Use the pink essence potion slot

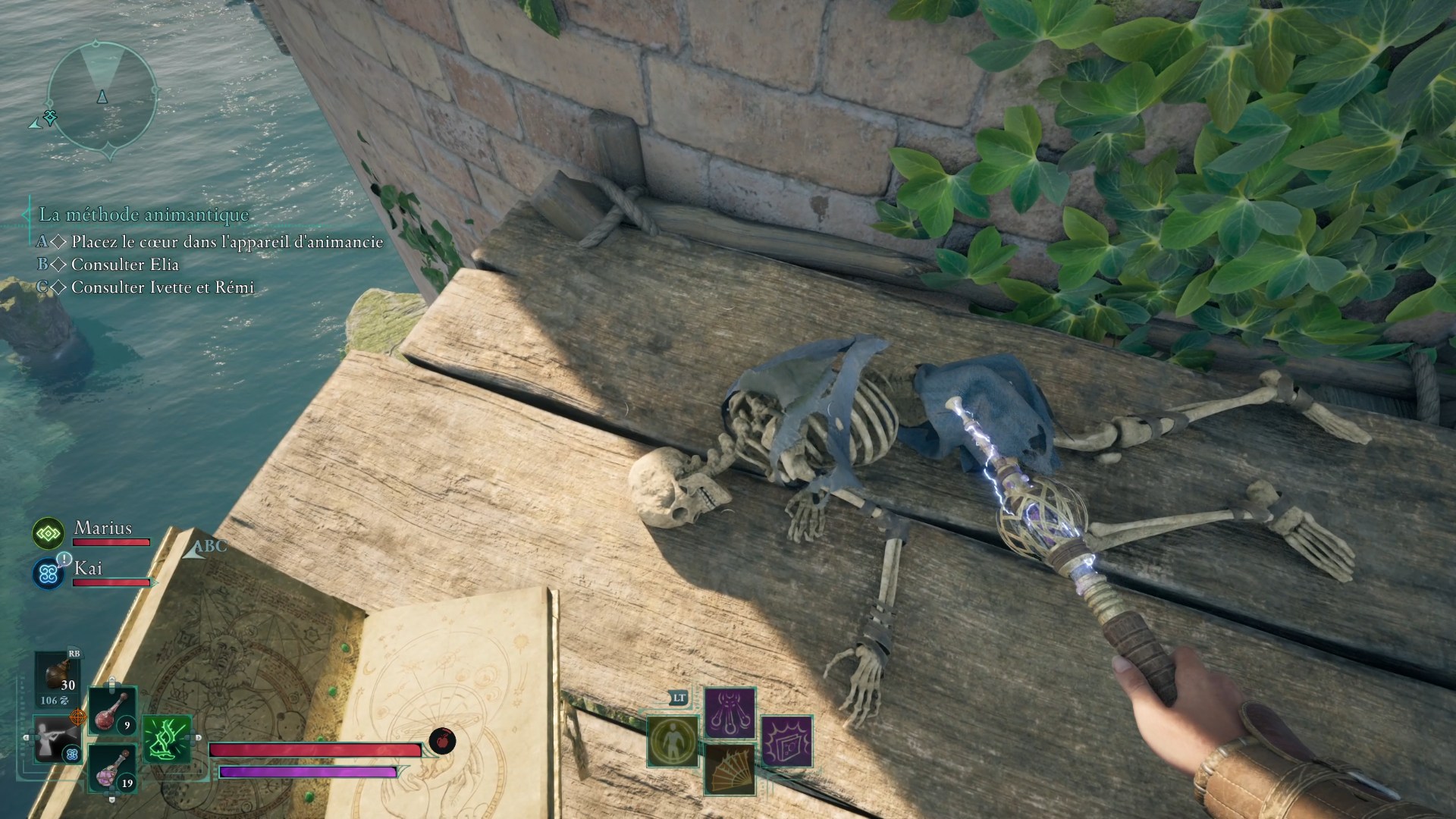click(113, 768)
